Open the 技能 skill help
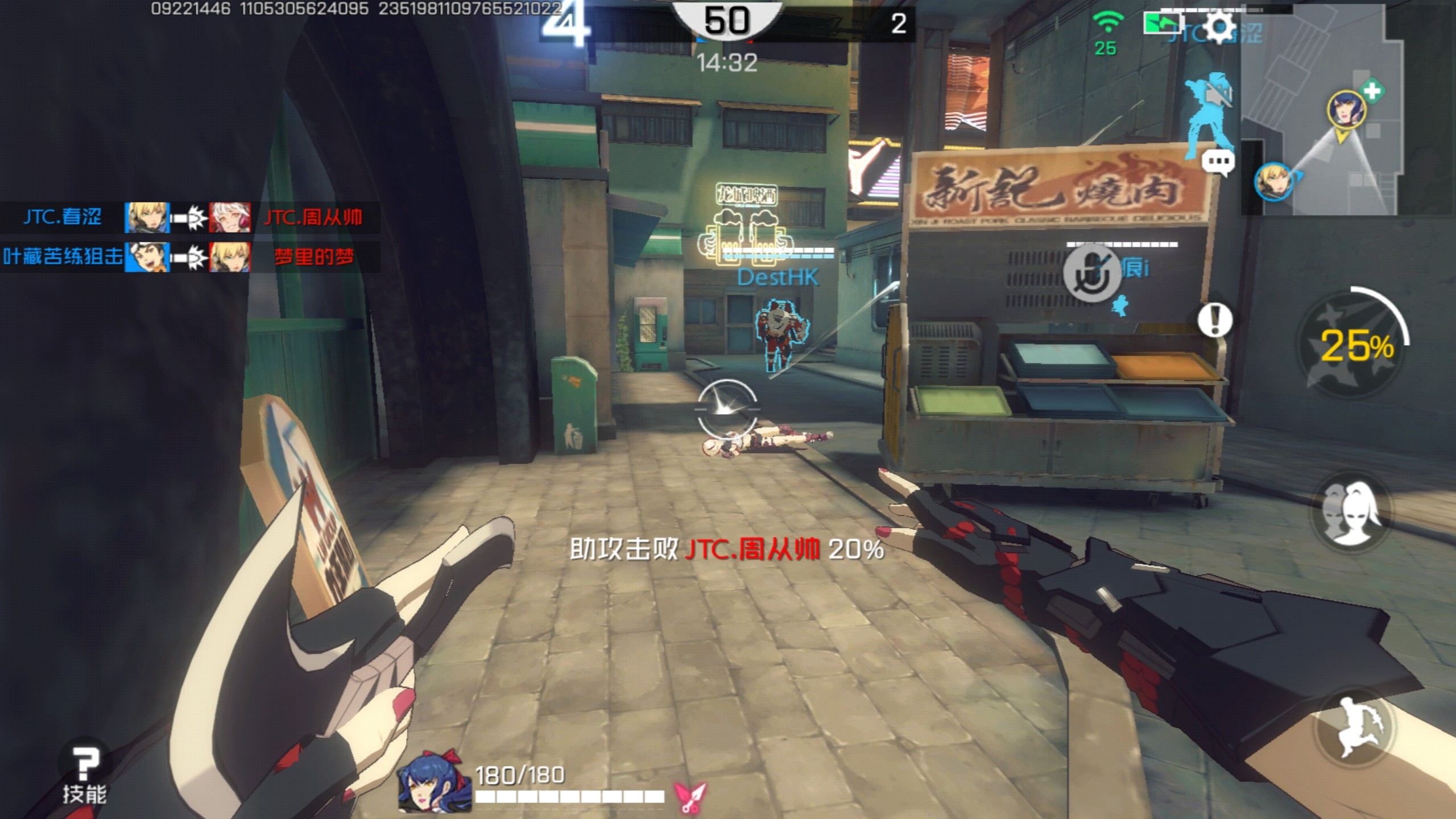Screen dimensions: 1456x819 tap(85, 775)
